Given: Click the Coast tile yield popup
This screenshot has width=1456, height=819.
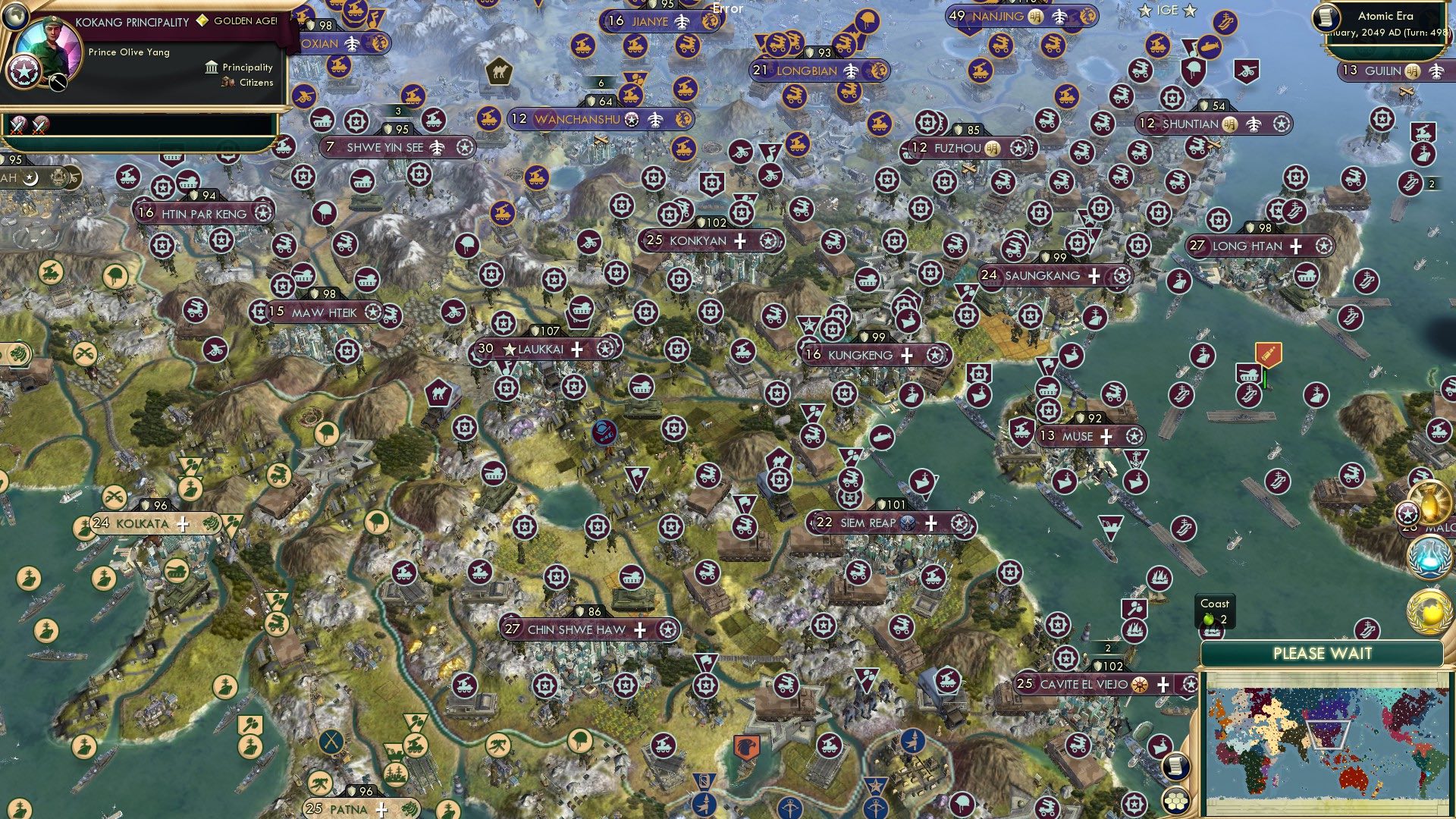Looking at the screenshot, I should (1215, 611).
